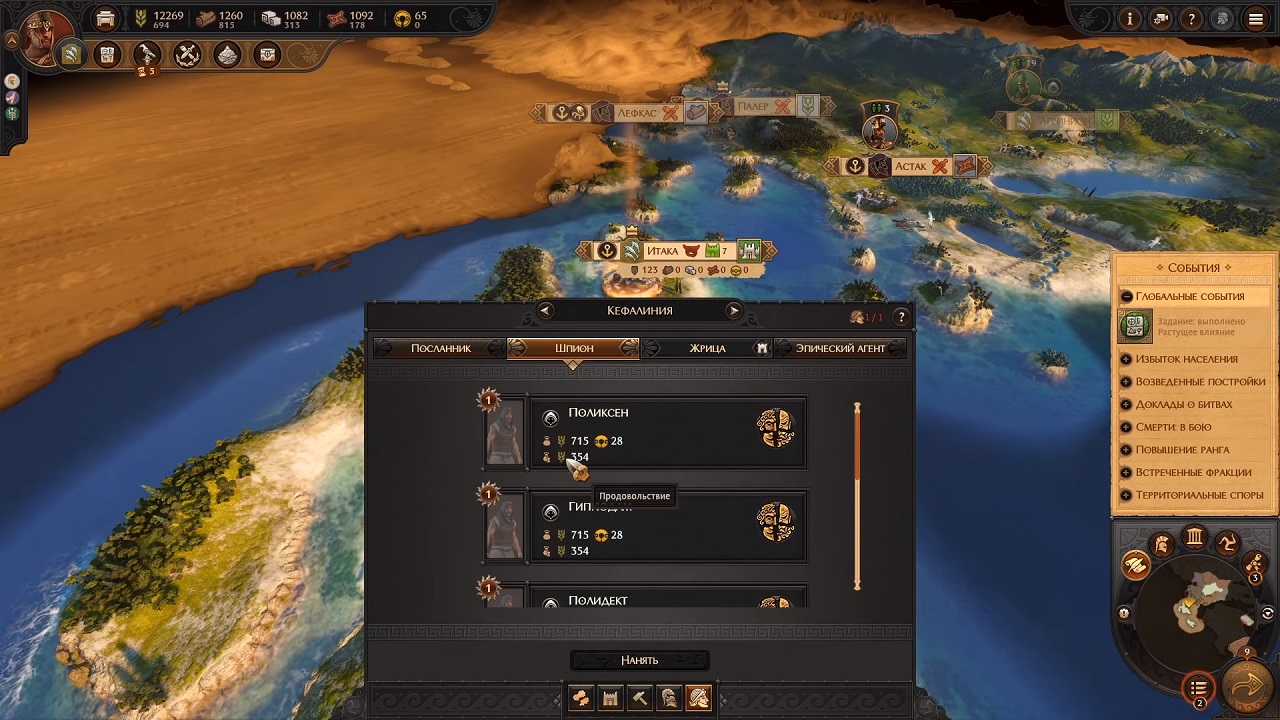This screenshot has width=1280, height=720.
Task: Select the construction hammer icon
Action: tap(639, 698)
